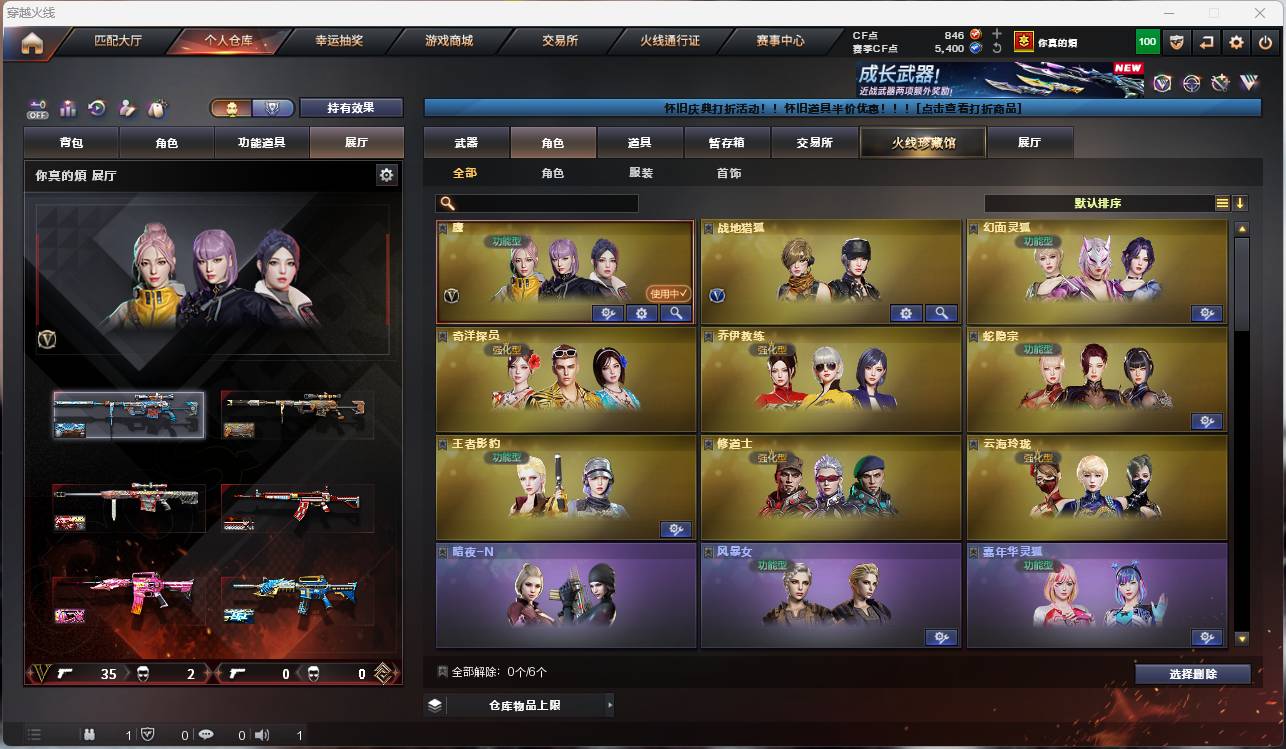Click the 选择删除 button at bottom-right
1286x749 pixels.
coord(1192,673)
